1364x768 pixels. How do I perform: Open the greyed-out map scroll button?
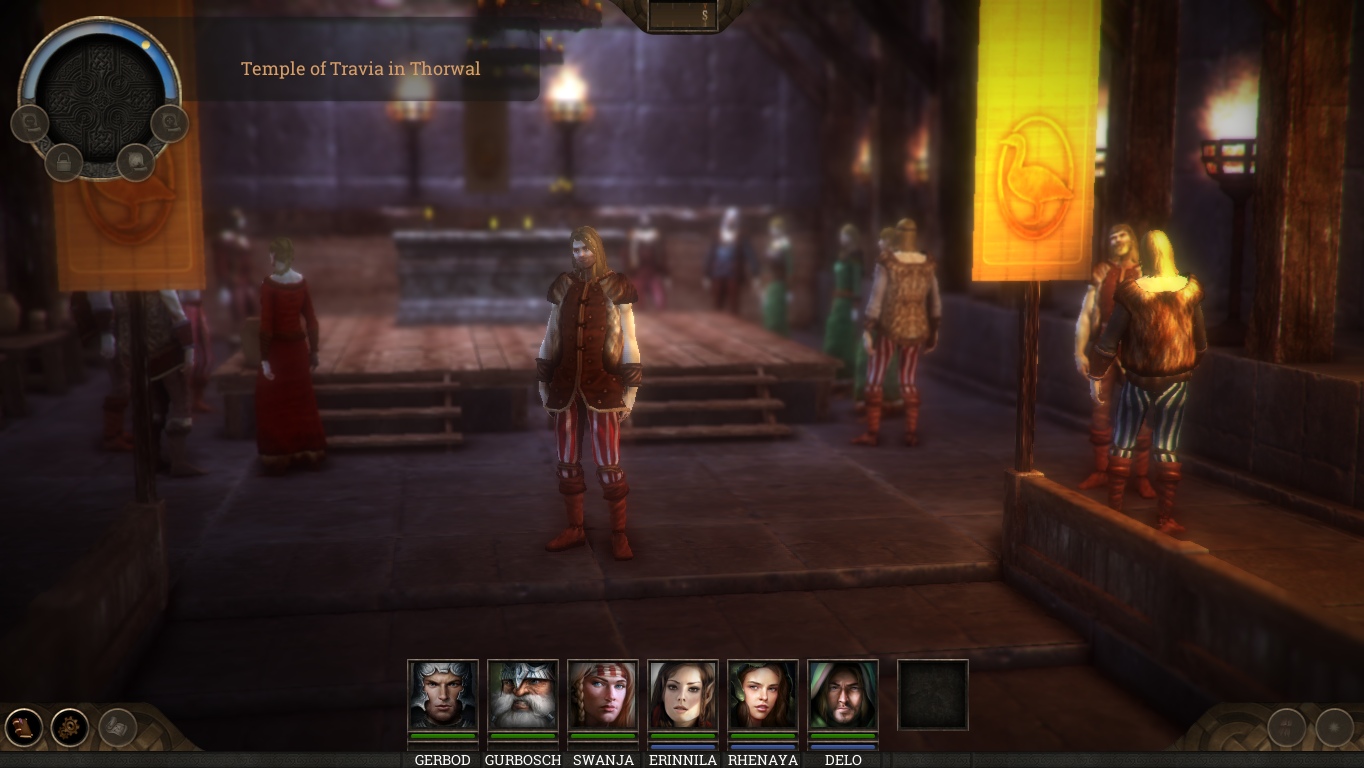(117, 727)
